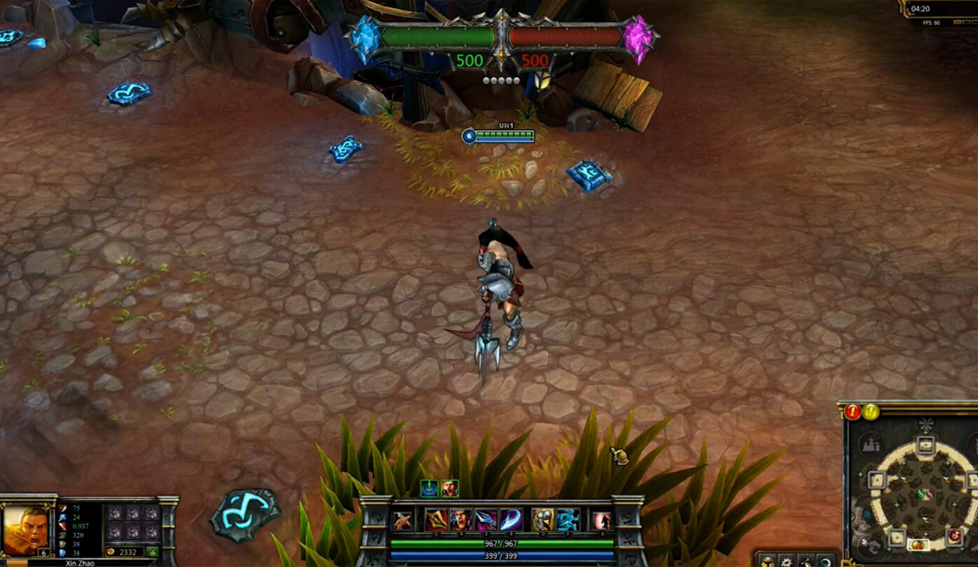The width and height of the screenshot is (978, 567).
Task: Activate the Three Talon Strike spear ability
Action: pyautogui.click(x=436, y=520)
